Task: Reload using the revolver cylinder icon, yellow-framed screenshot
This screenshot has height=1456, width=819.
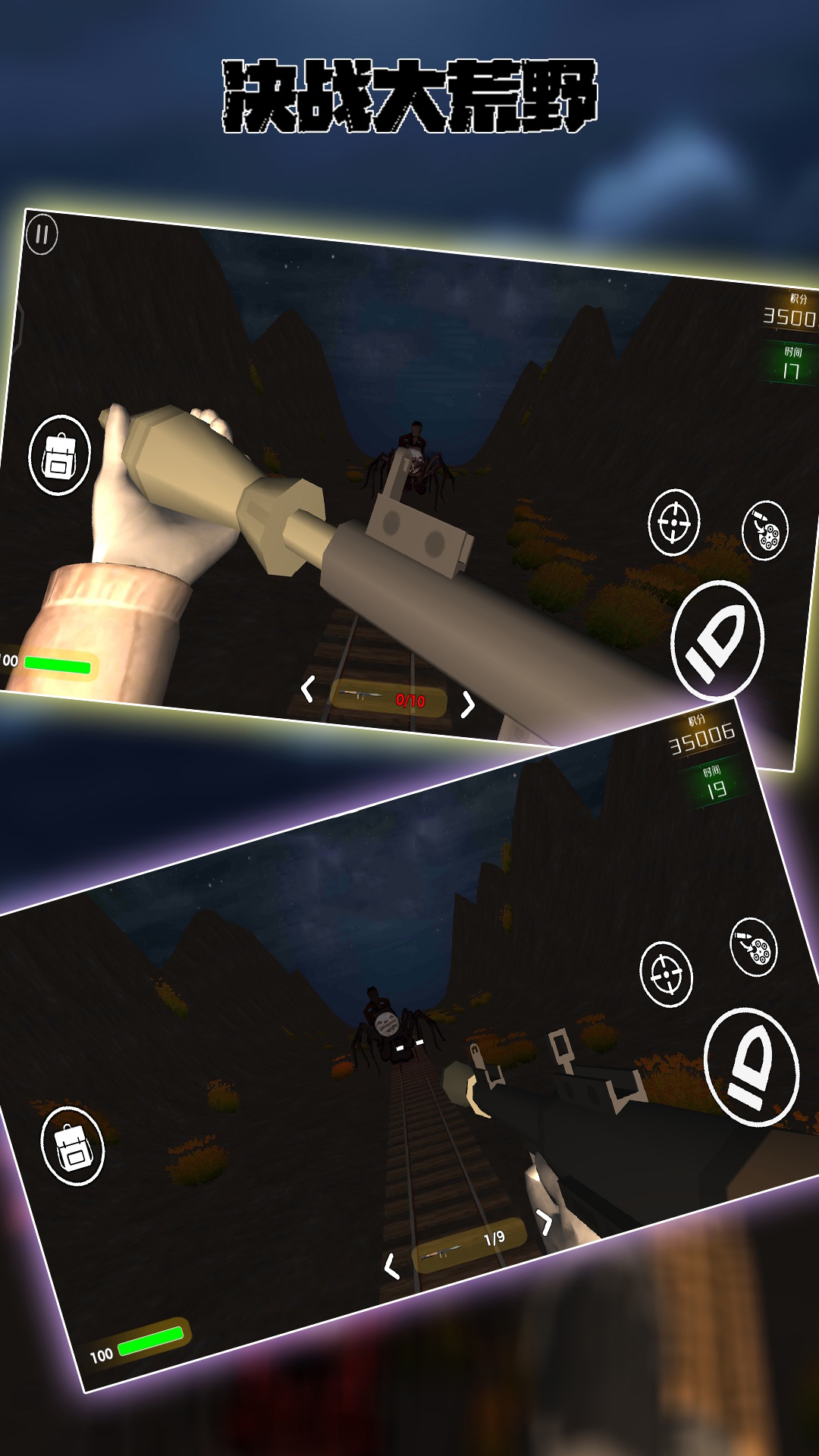Action: click(x=765, y=530)
